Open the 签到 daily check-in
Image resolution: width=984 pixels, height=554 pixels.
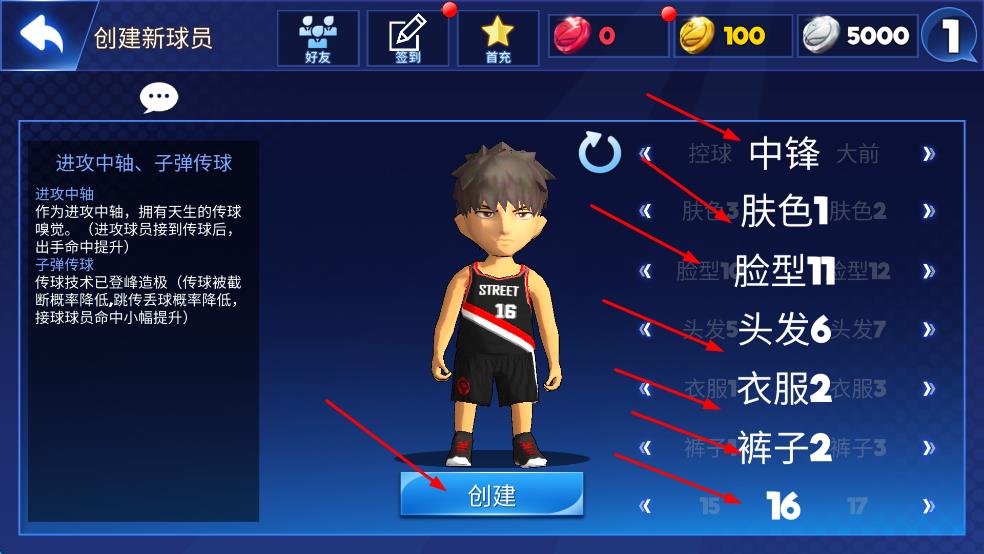[x=407, y=38]
